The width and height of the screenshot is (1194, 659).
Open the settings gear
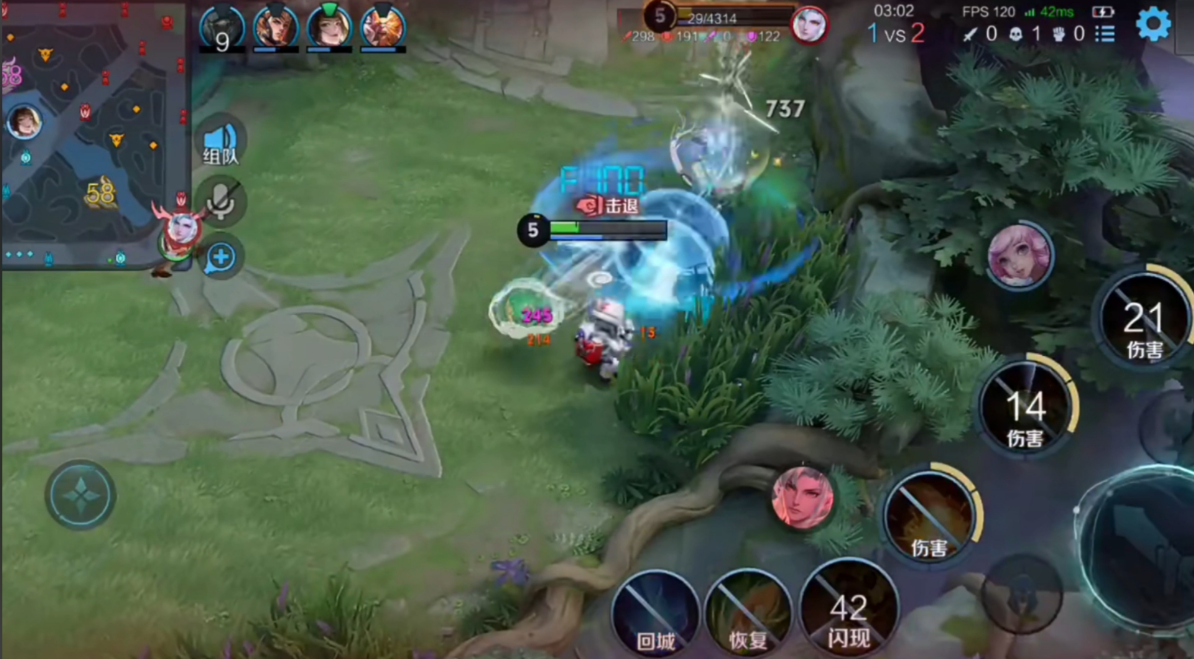coord(1153,23)
